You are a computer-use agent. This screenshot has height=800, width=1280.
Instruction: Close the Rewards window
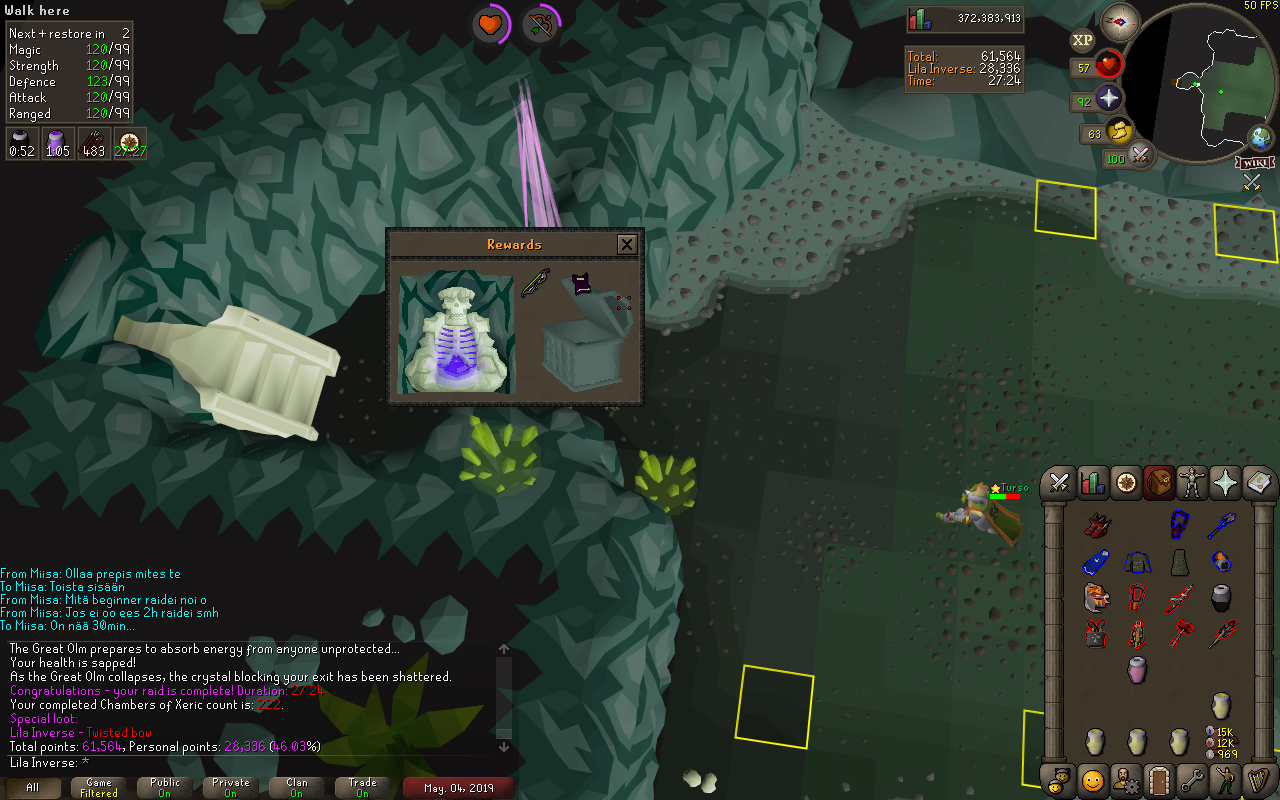click(627, 244)
